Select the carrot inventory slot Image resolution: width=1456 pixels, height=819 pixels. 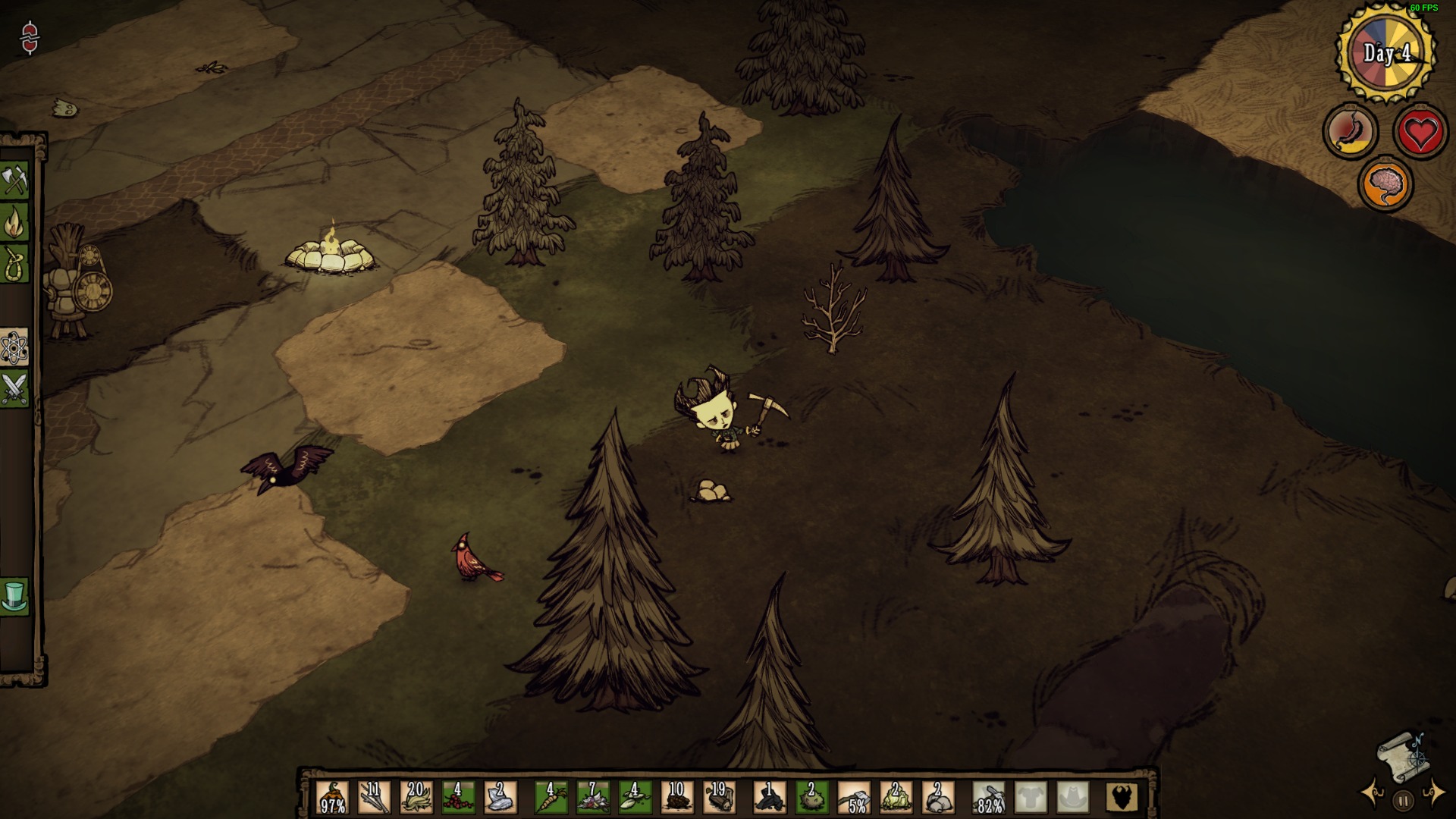point(551,798)
